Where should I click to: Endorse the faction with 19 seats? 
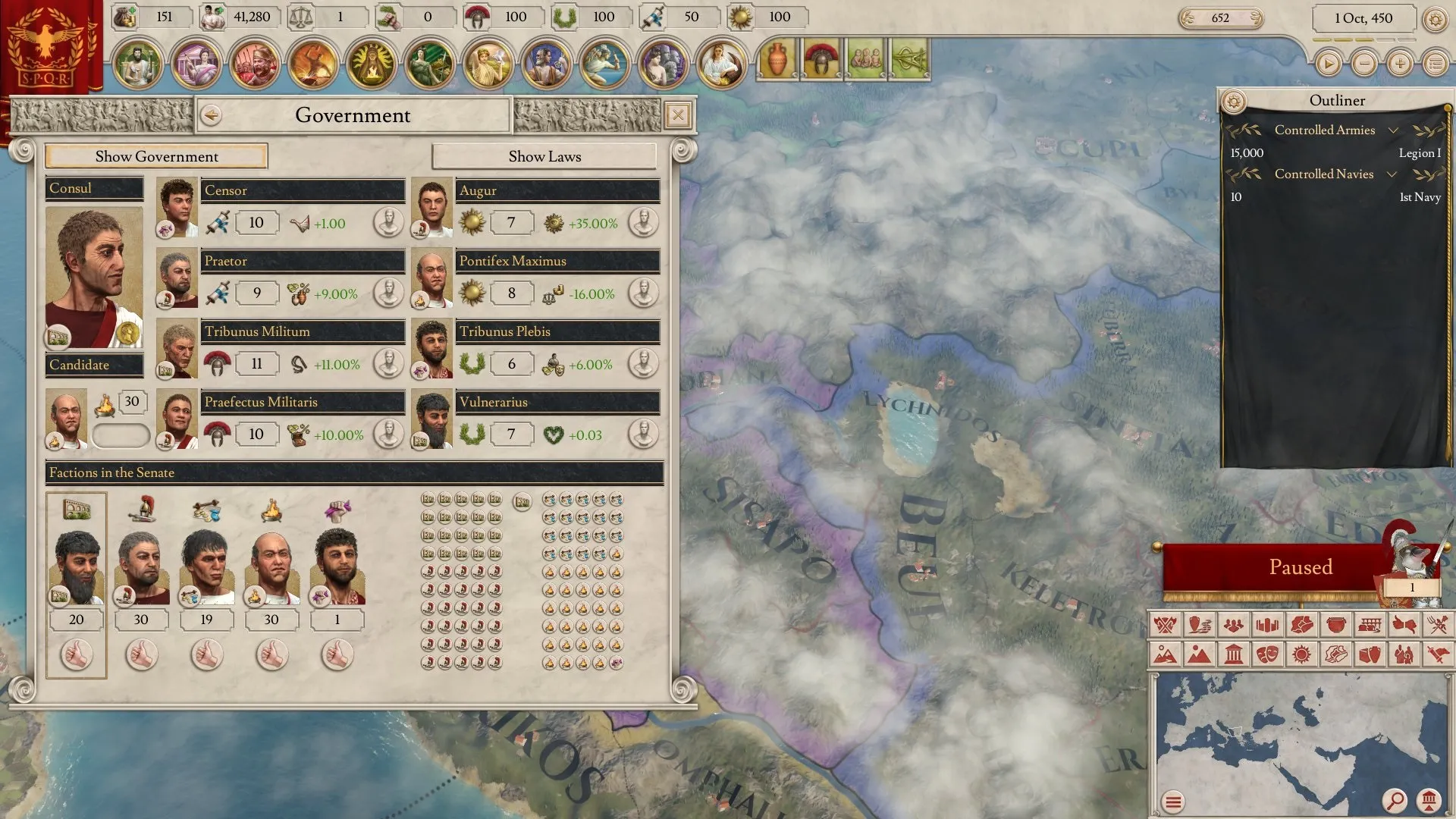206,654
